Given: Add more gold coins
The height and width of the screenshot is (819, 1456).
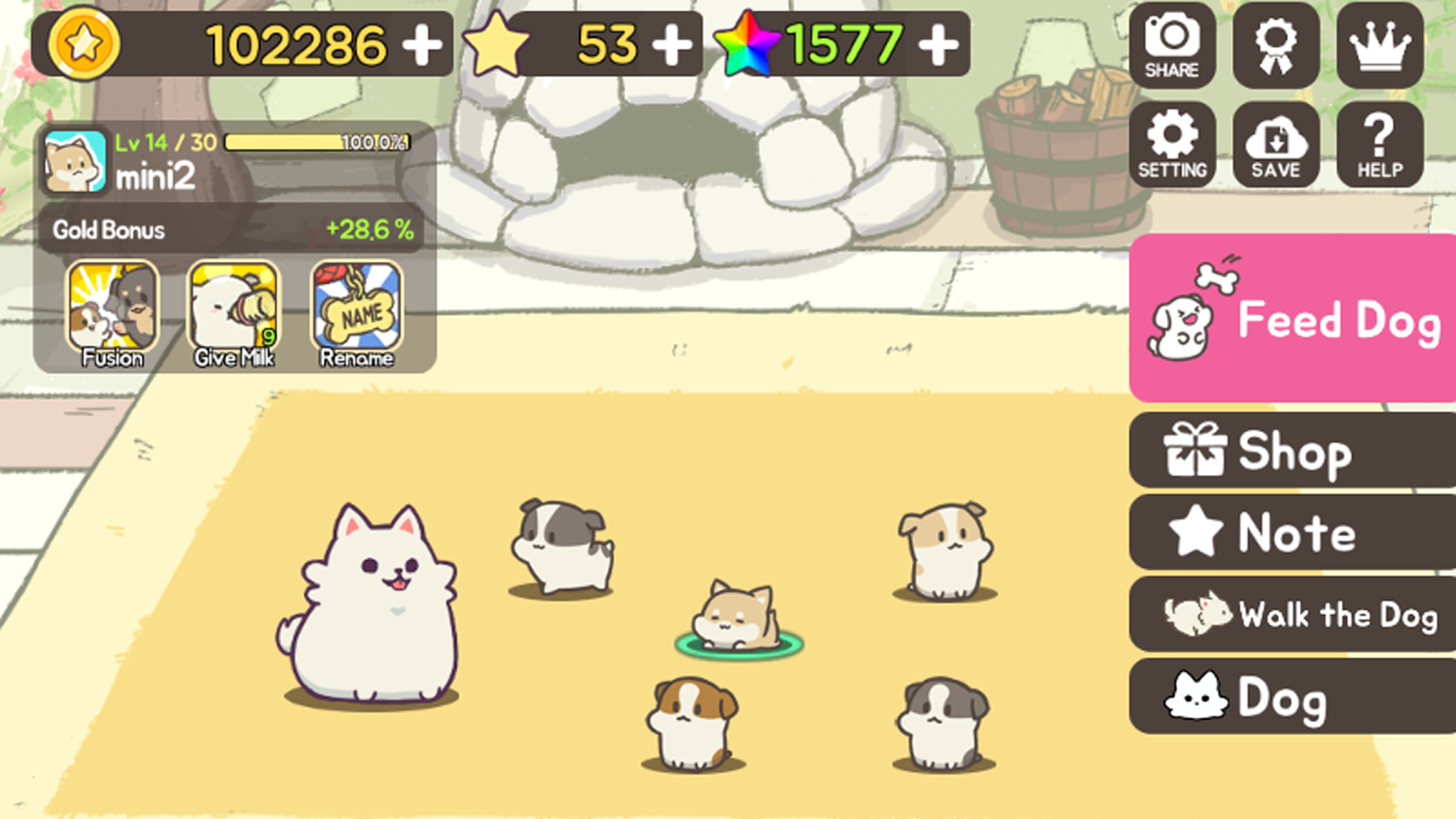Looking at the screenshot, I should coord(423,43).
